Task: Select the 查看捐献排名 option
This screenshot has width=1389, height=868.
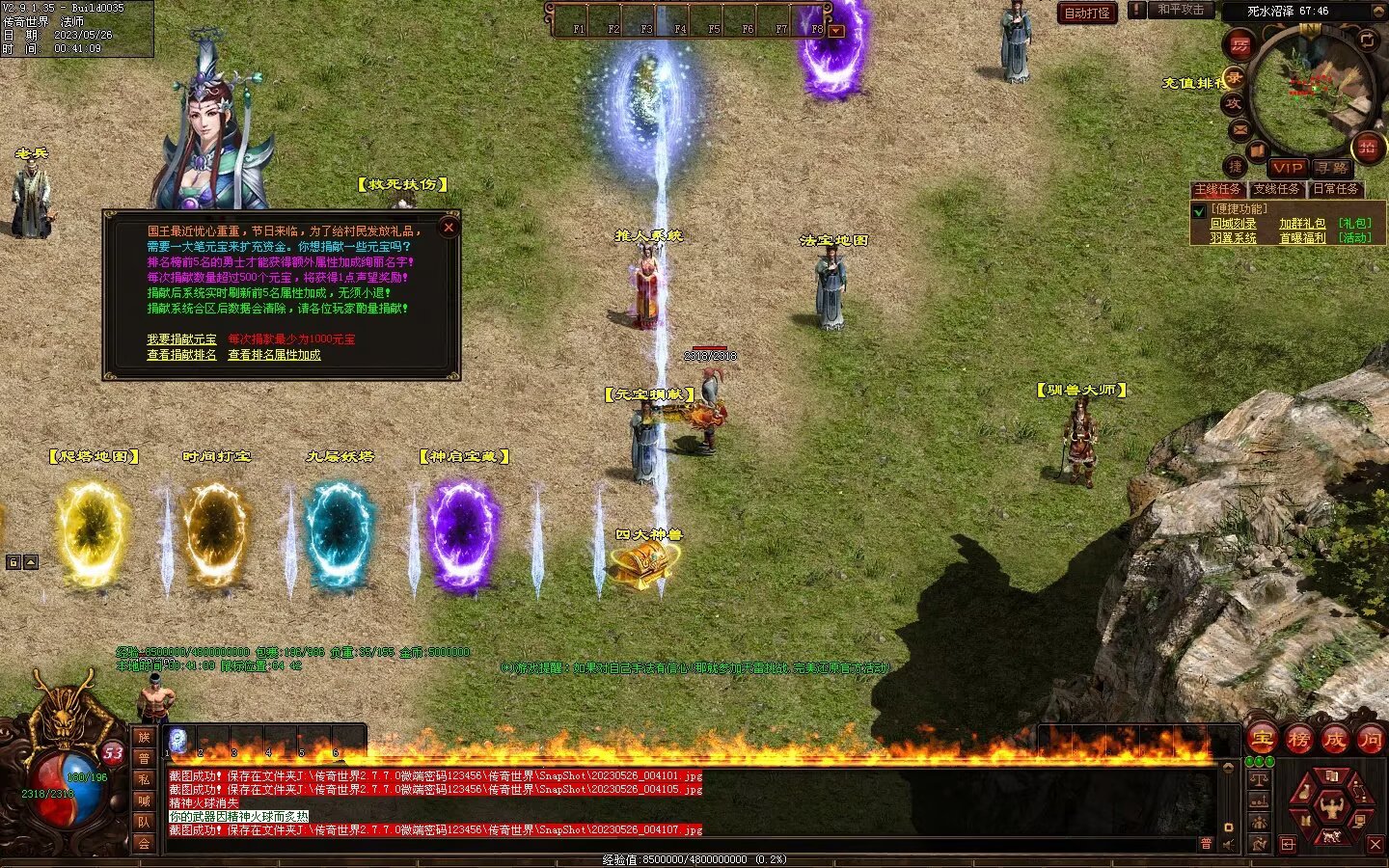Action: [x=181, y=355]
